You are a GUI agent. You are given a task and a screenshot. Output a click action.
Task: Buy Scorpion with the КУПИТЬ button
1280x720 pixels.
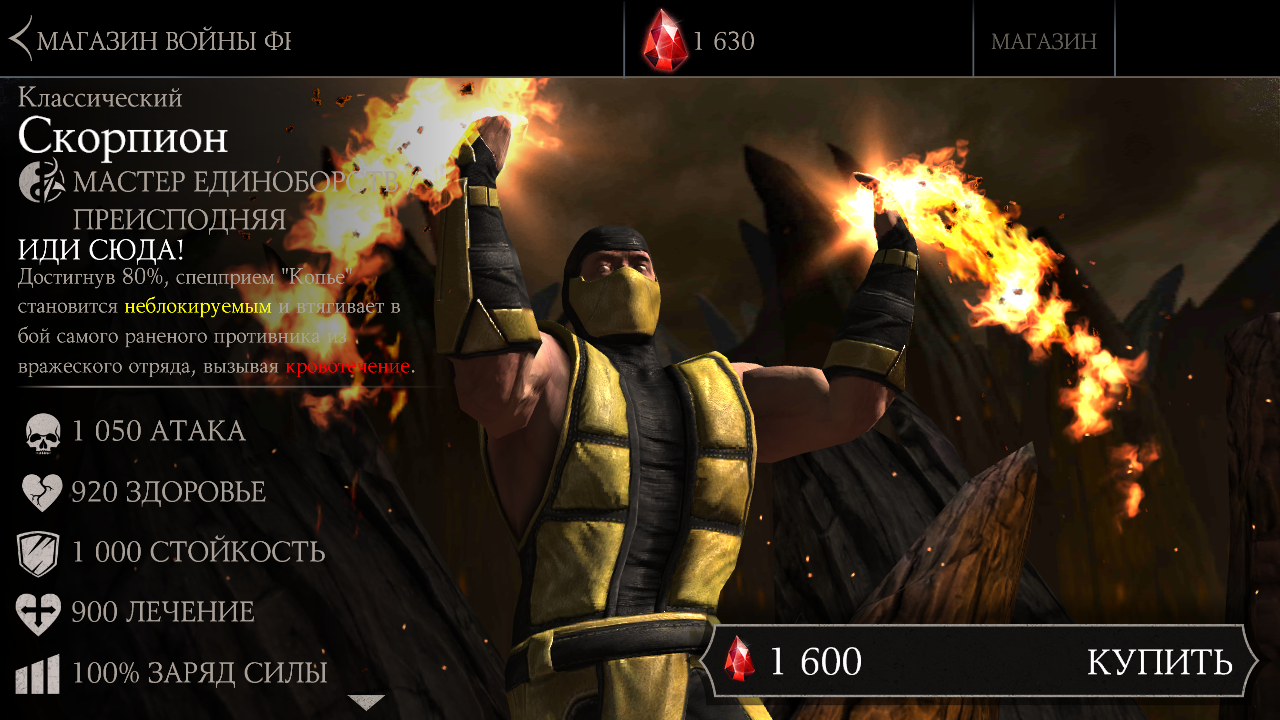(x=1158, y=662)
